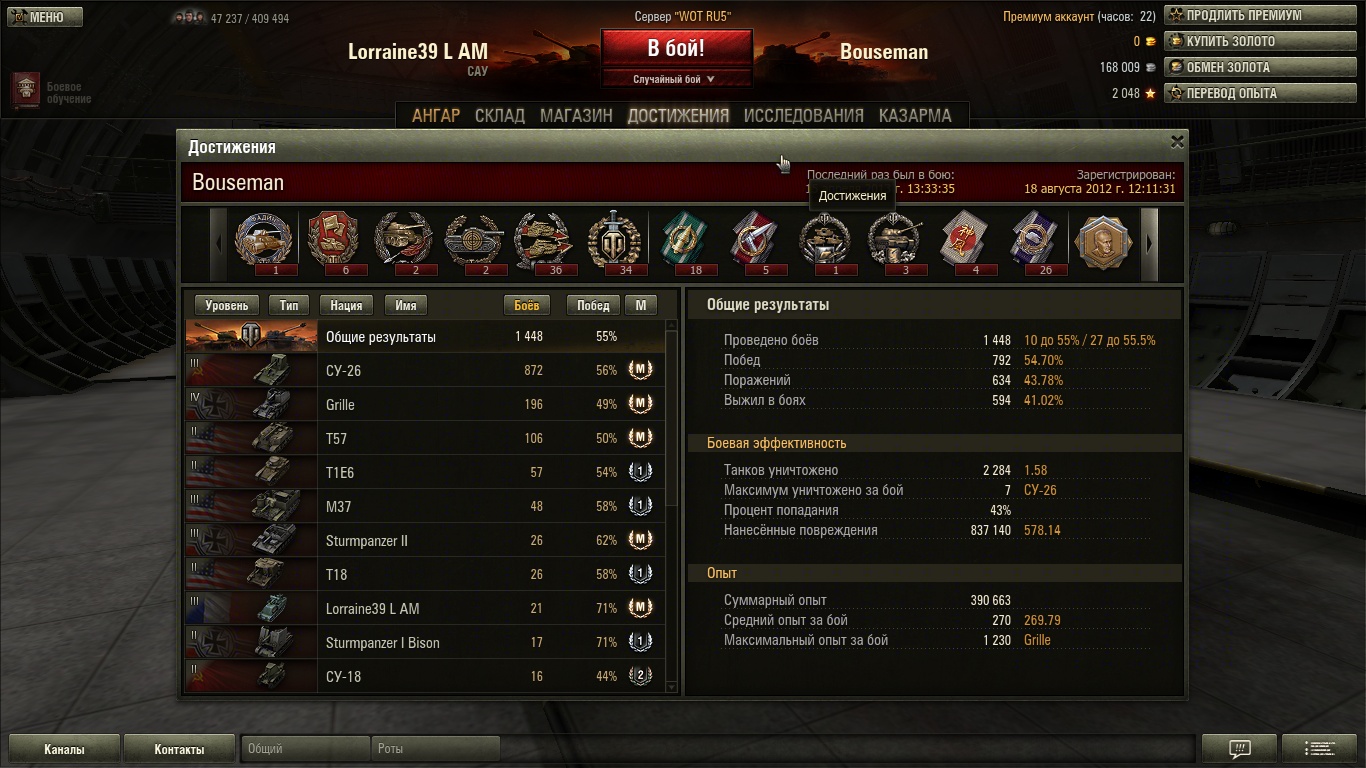The image size is (1366, 768).
Task: Start battle with the В бой! button
Action: (676, 48)
